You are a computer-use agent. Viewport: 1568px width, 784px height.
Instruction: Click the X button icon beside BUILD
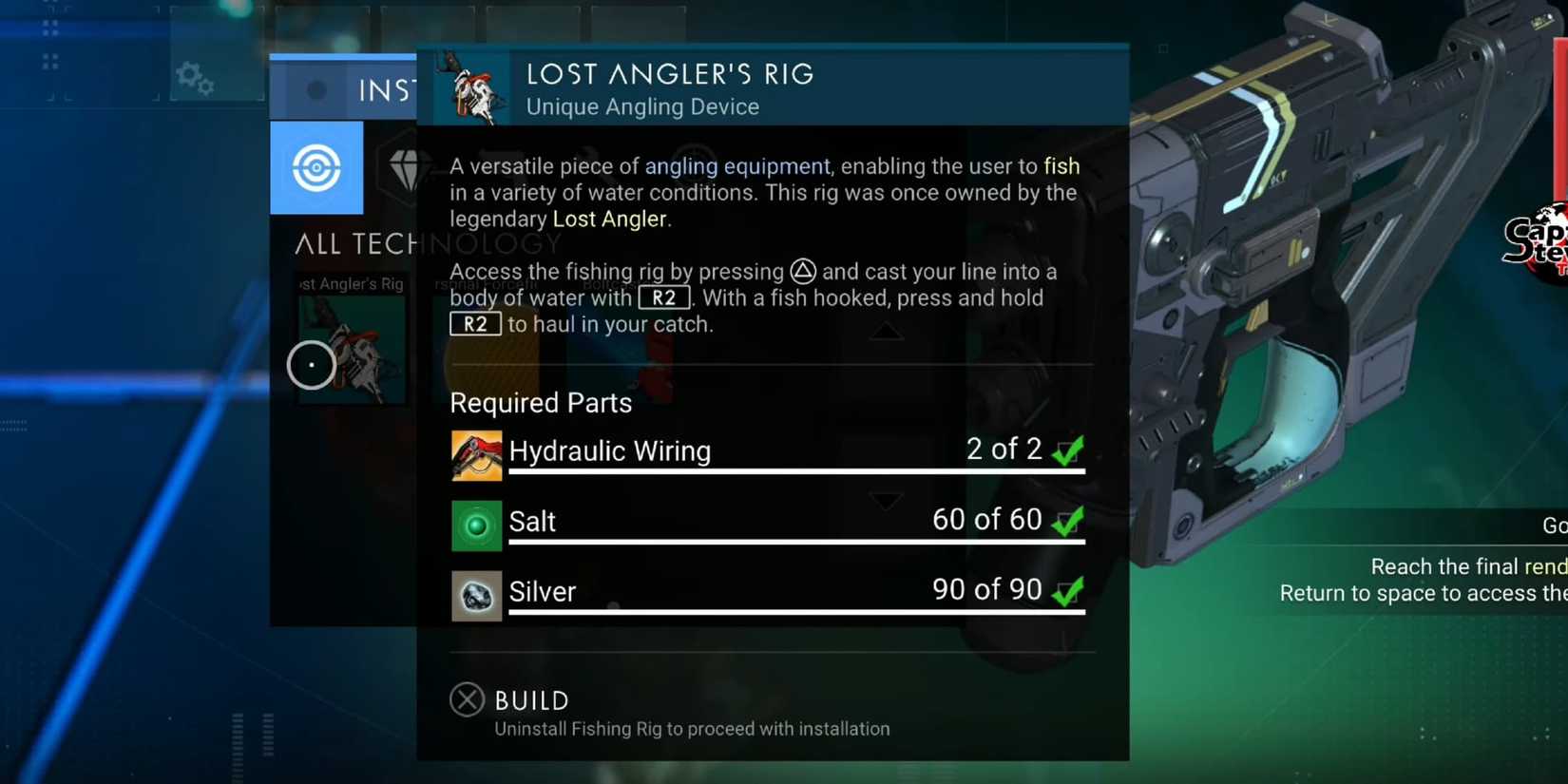(x=467, y=699)
